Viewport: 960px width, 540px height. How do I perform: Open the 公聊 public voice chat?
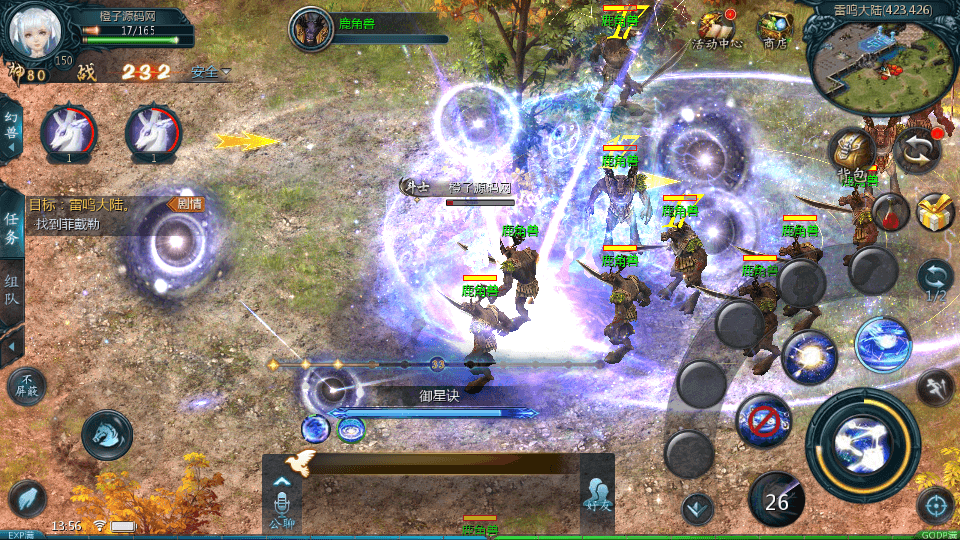click(x=282, y=500)
